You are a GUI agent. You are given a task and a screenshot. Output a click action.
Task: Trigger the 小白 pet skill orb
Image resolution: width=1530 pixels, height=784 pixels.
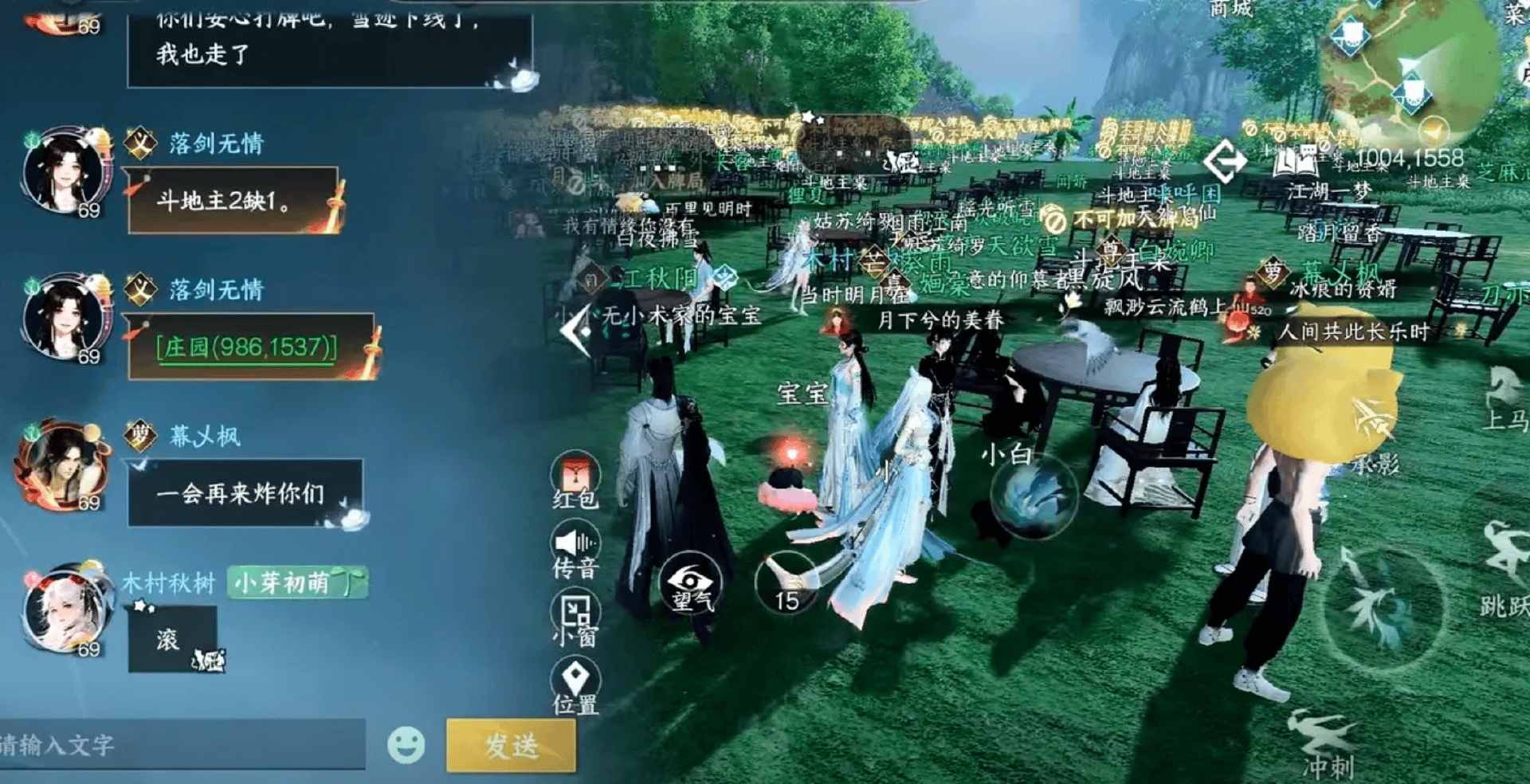point(1034,494)
